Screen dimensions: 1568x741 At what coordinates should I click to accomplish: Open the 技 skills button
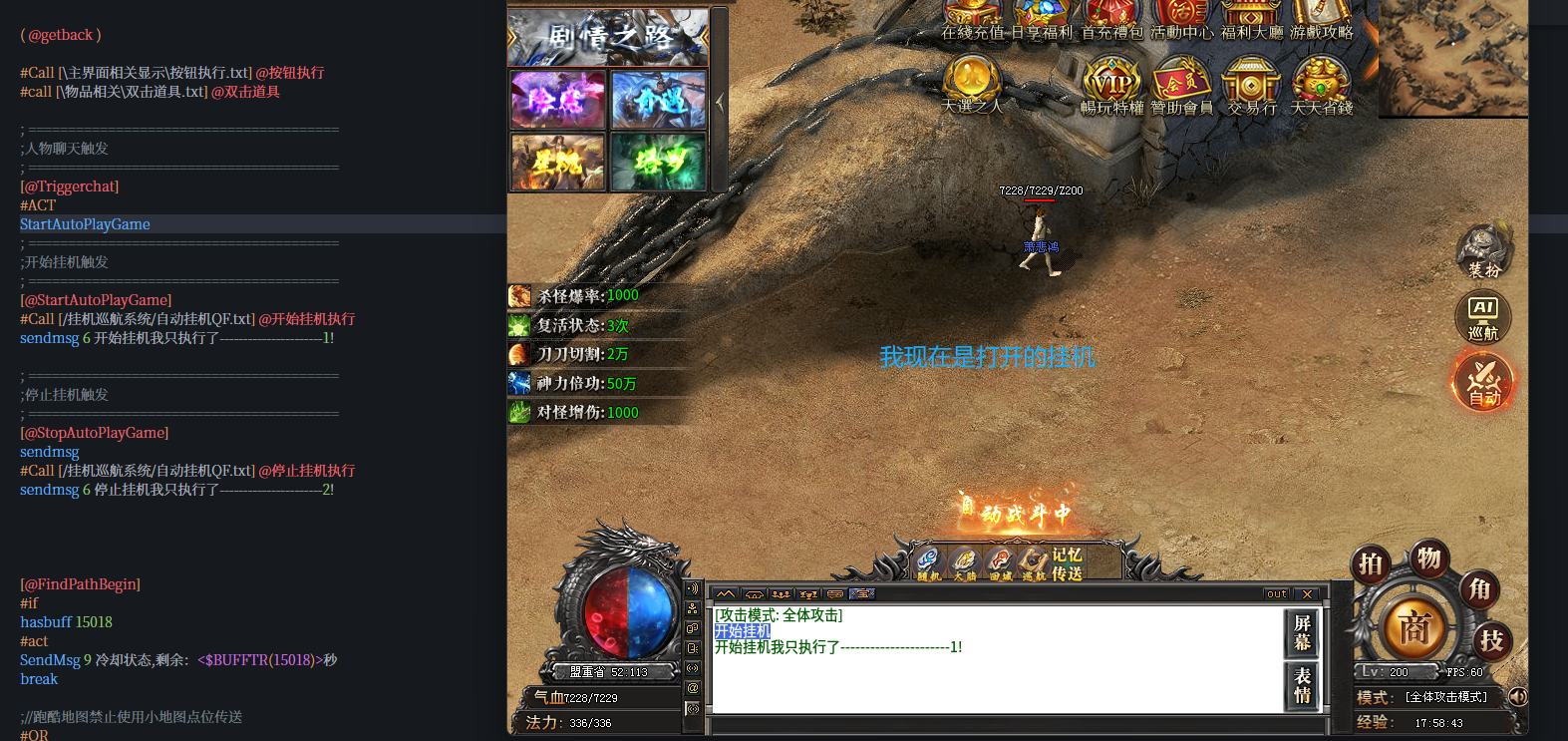pyautogui.click(x=1491, y=641)
